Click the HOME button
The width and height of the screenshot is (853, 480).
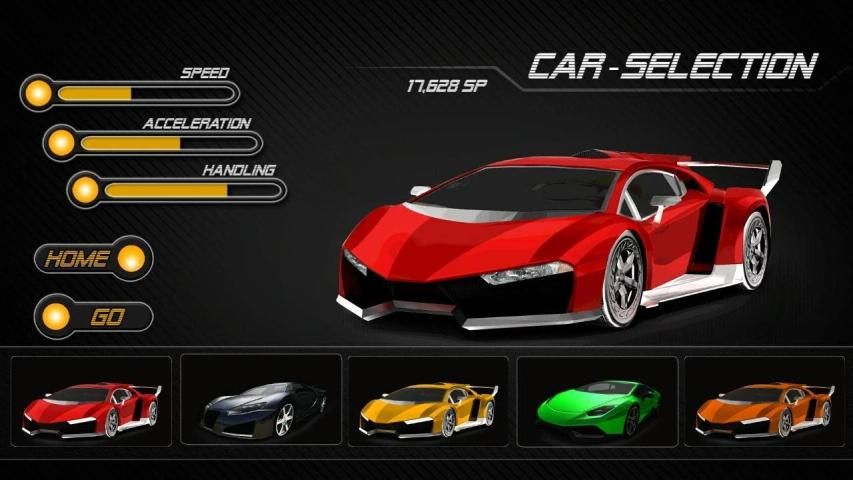(92, 259)
